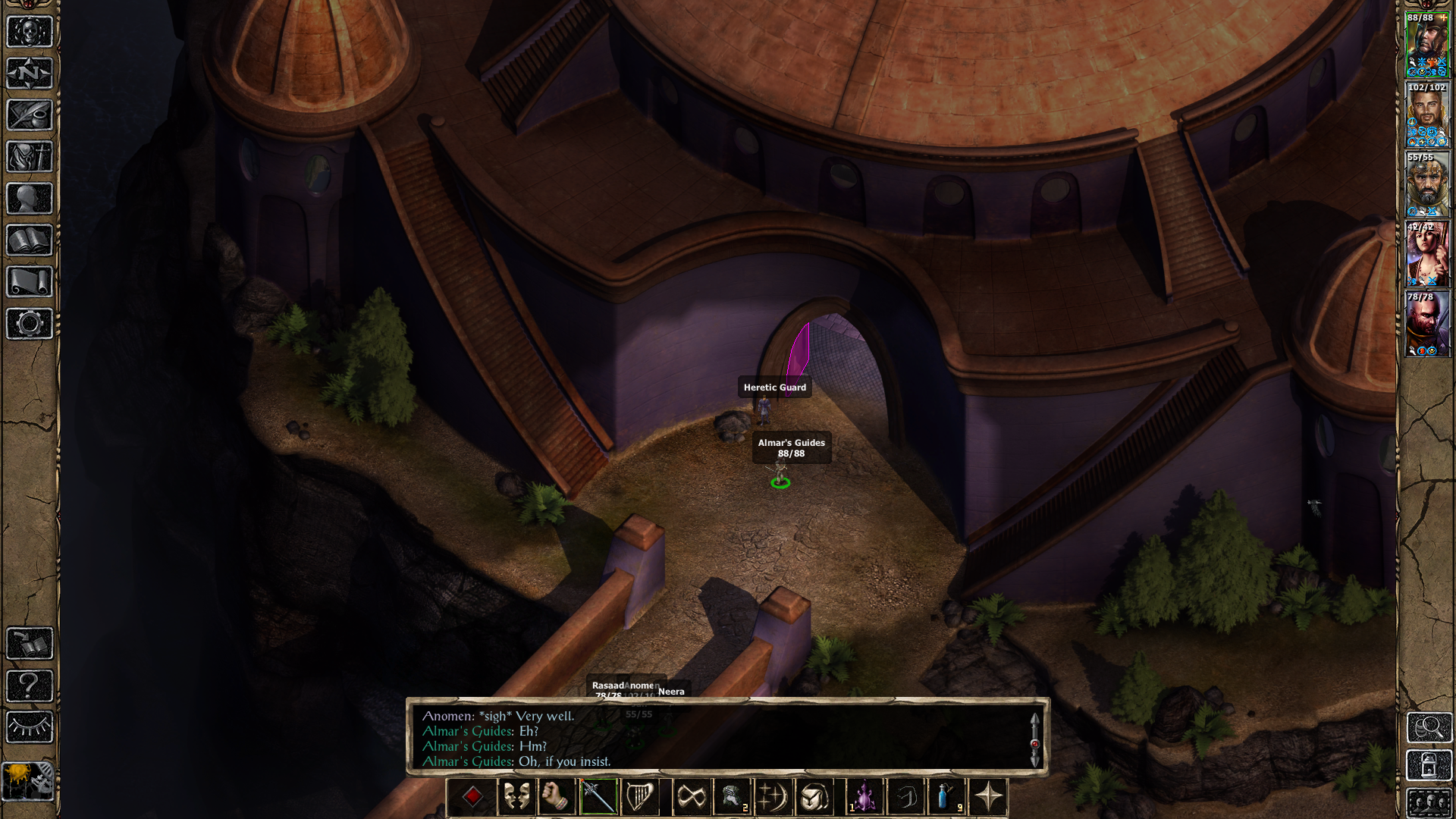This screenshot has width=1456, height=819.
Task: Open the area map compass button
Action: click(30, 74)
